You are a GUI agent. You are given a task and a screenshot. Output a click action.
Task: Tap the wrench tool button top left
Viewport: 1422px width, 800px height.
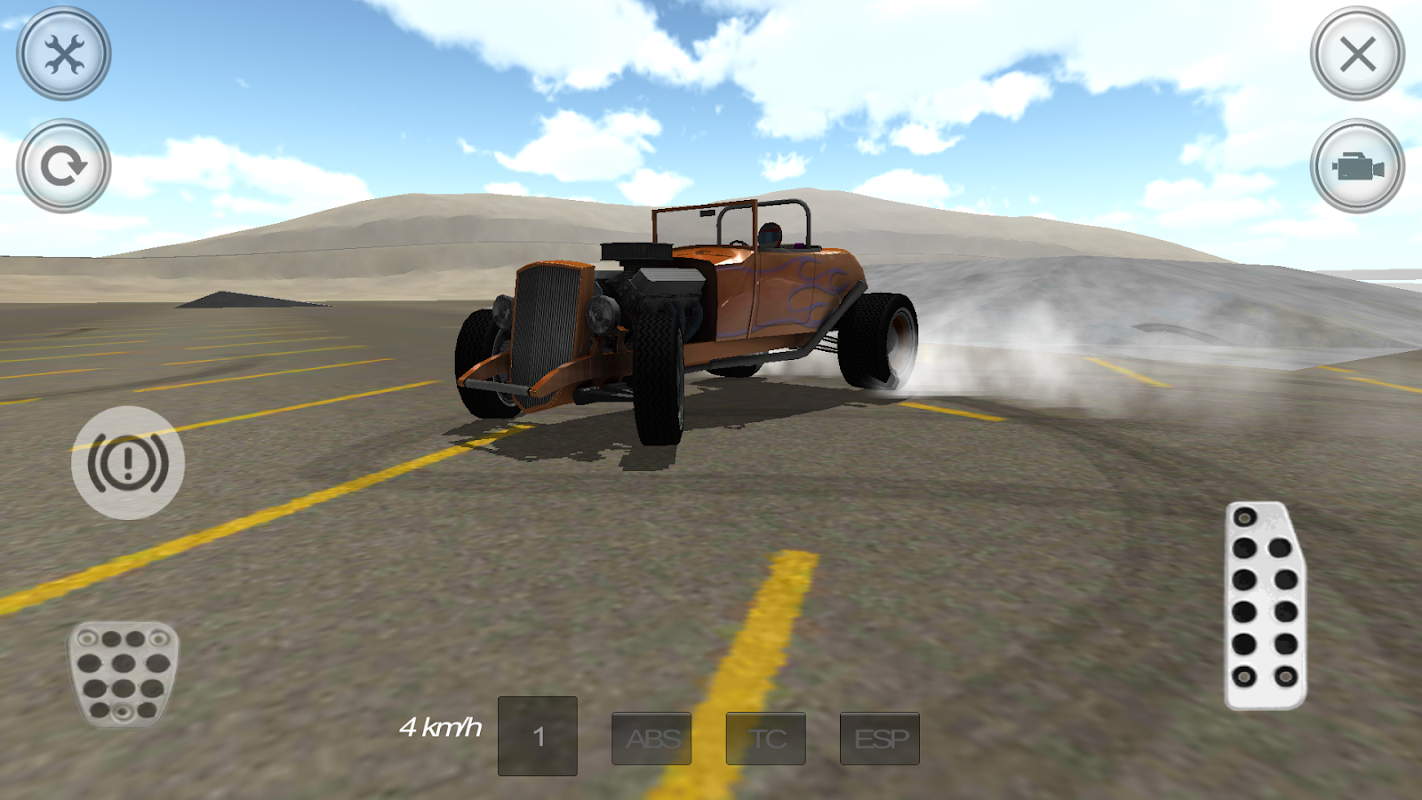[x=62, y=55]
